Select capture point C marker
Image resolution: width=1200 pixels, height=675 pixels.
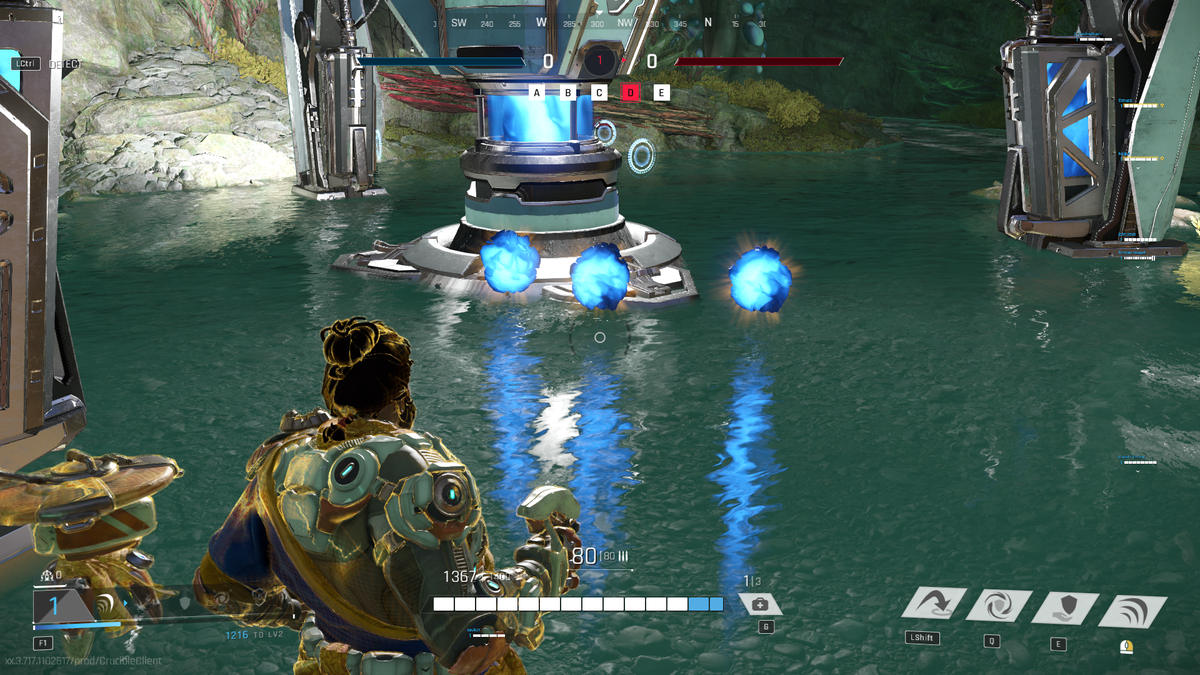599,93
